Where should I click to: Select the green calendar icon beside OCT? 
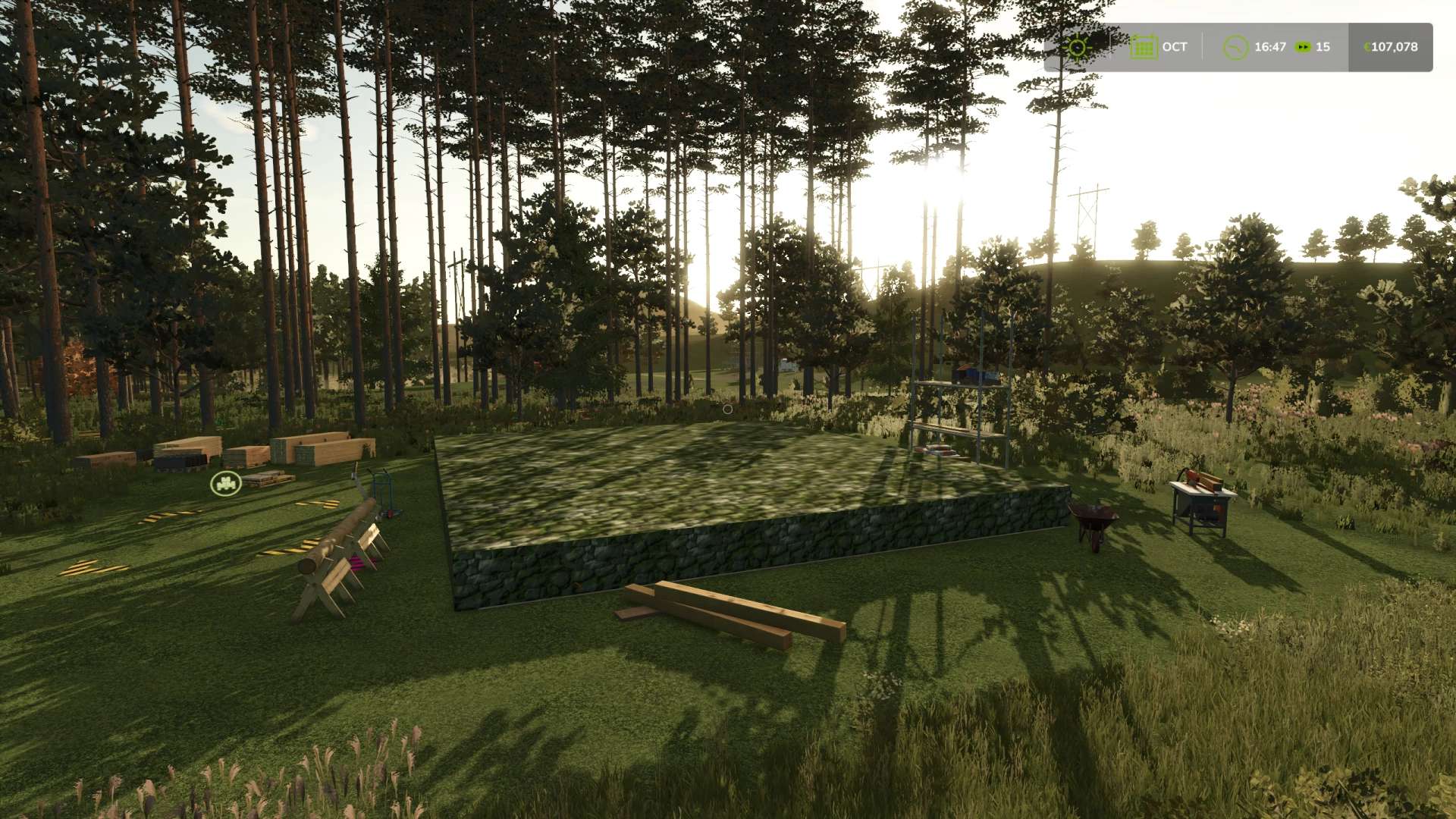(1142, 47)
